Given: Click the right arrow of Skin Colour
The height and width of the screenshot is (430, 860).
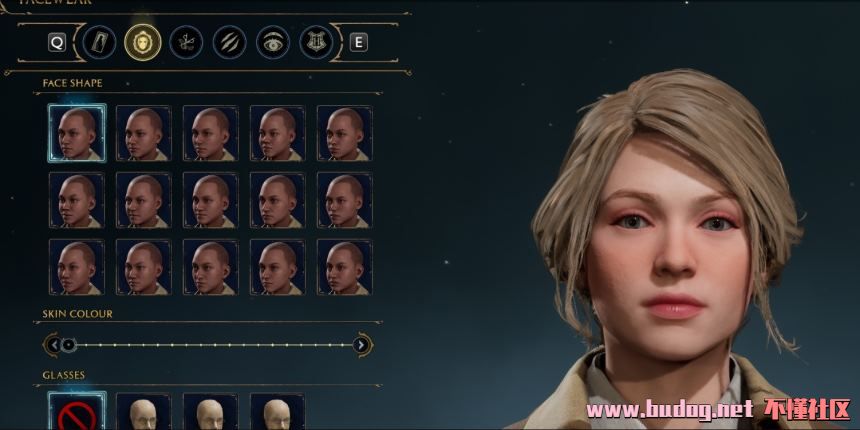Looking at the screenshot, I should coord(362,345).
